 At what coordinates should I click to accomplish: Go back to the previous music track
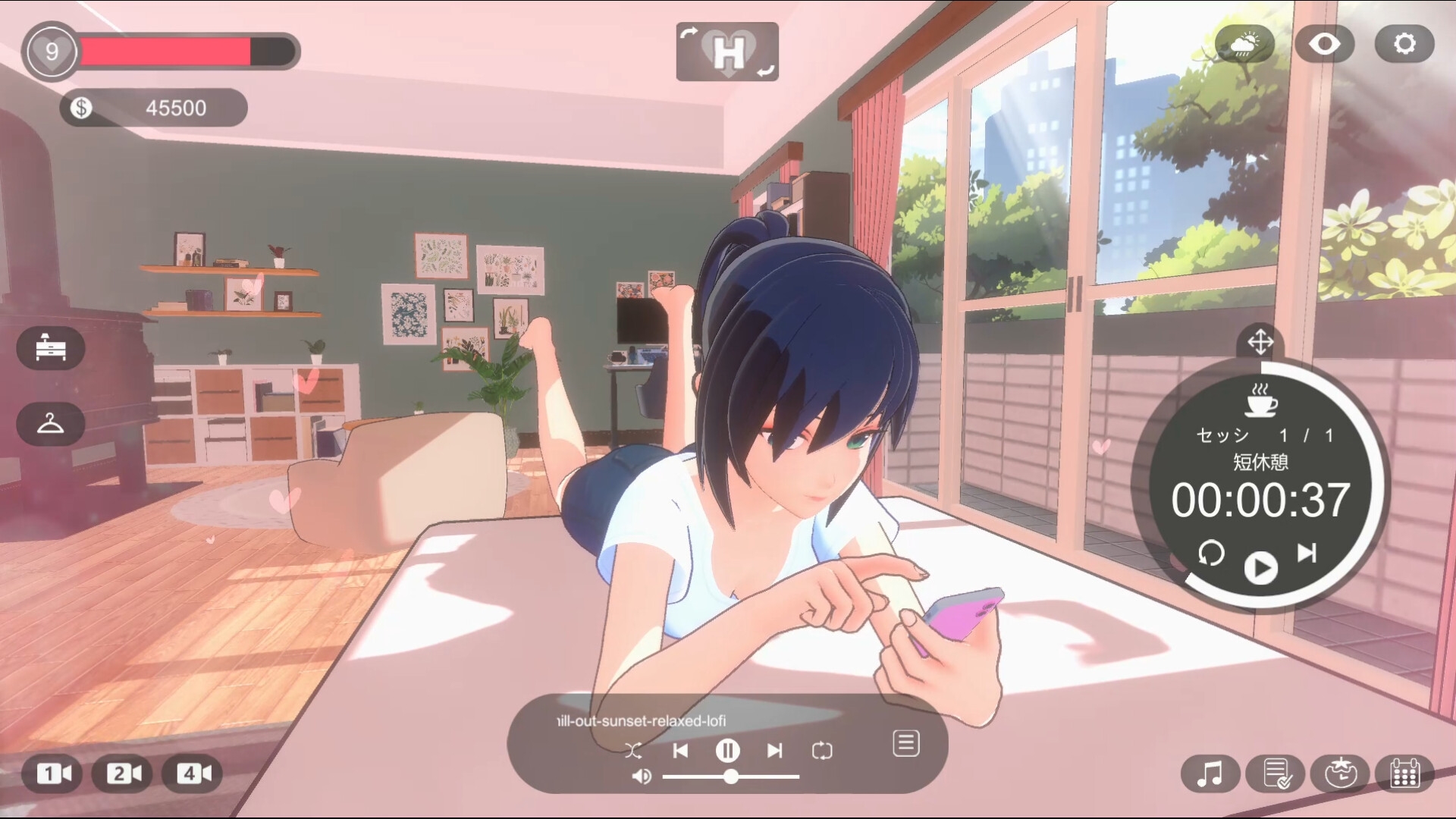[680, 751]
